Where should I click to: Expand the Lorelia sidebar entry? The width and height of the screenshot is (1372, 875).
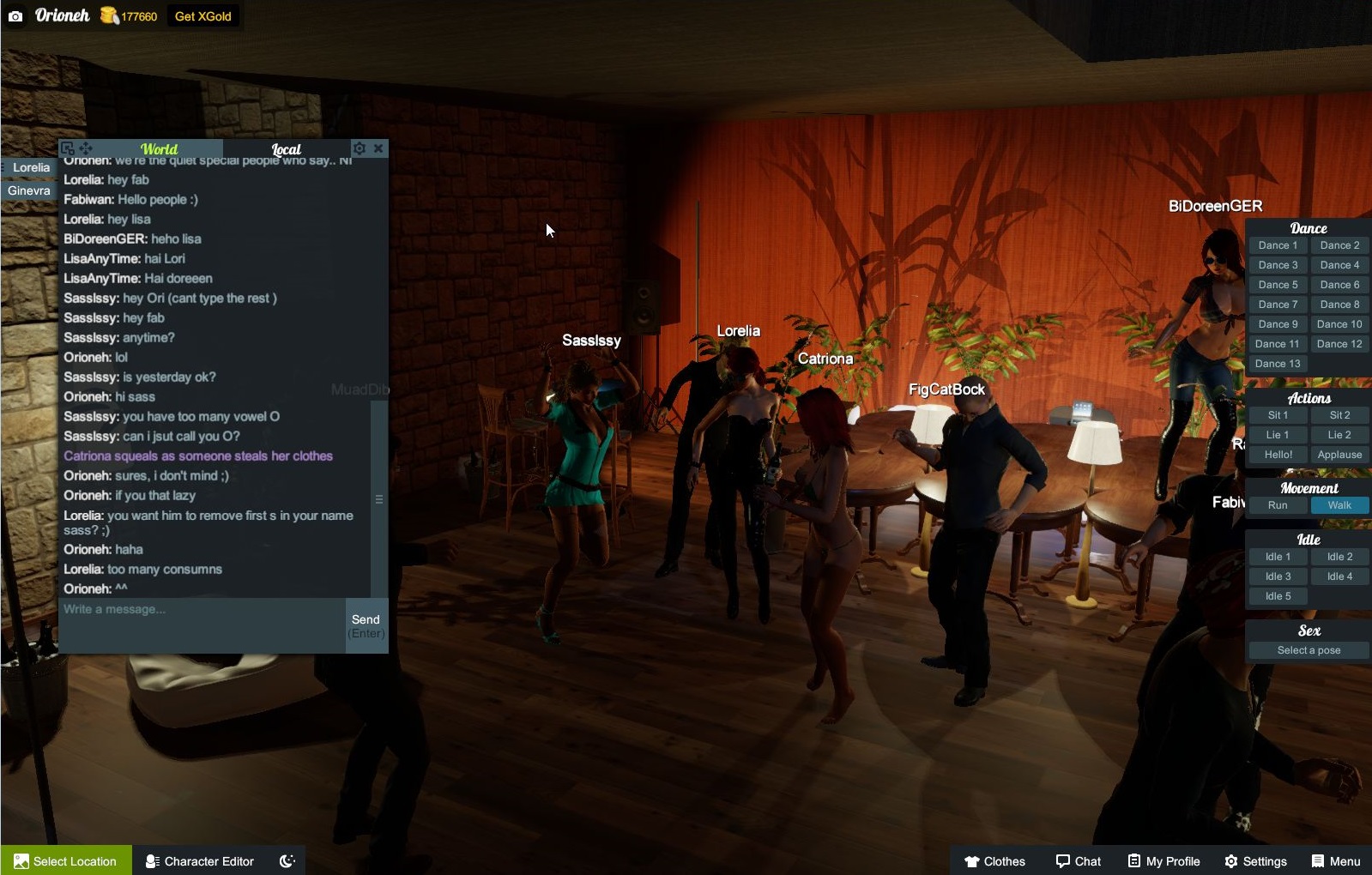tap(31, 168)
